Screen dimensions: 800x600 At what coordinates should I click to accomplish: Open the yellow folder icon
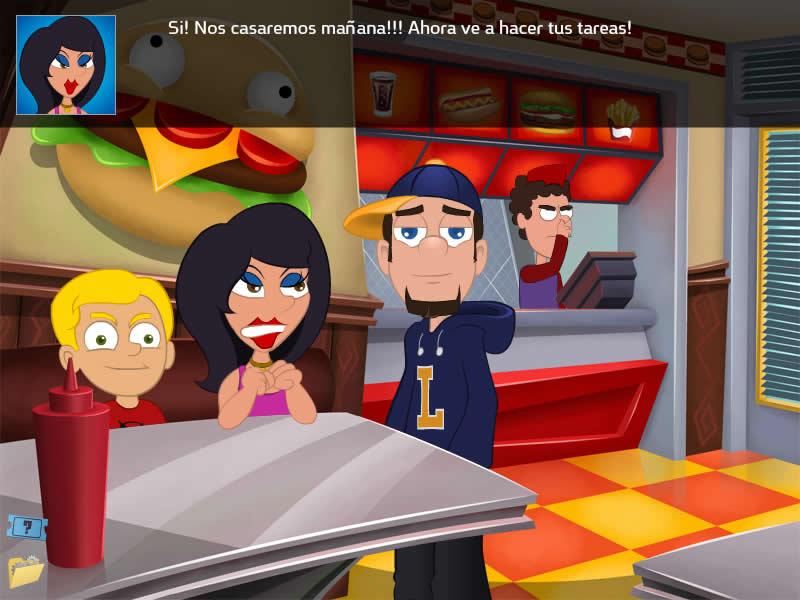point(24,570)
